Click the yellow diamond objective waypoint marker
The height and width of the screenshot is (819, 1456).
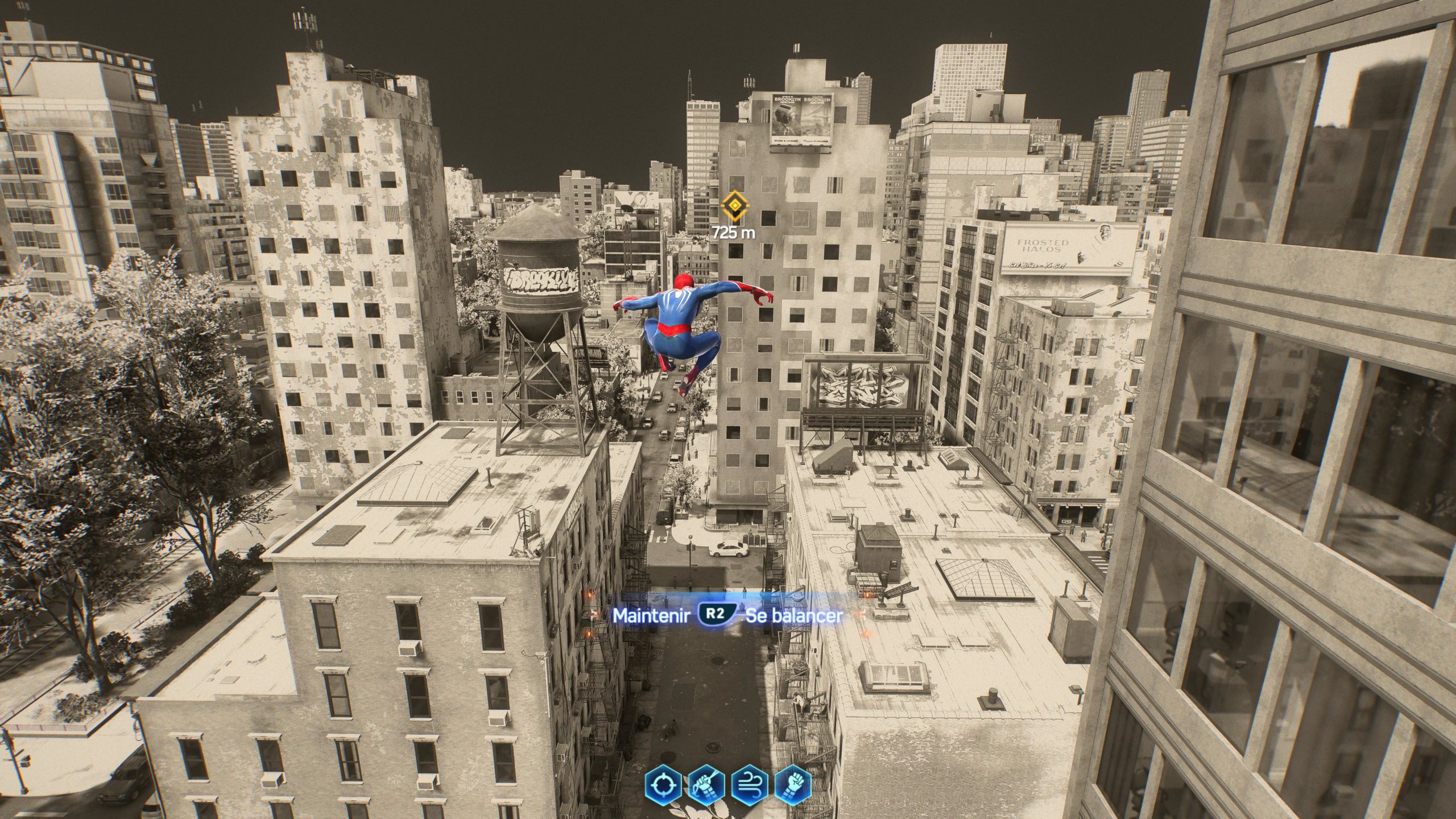tap(732, 205)
